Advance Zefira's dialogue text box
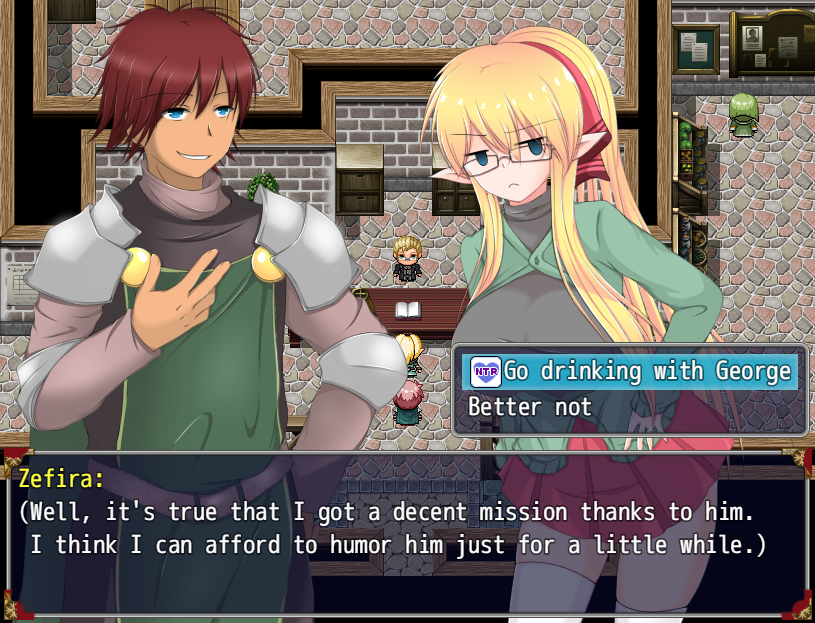815x623 pixels. click(407, 531)
